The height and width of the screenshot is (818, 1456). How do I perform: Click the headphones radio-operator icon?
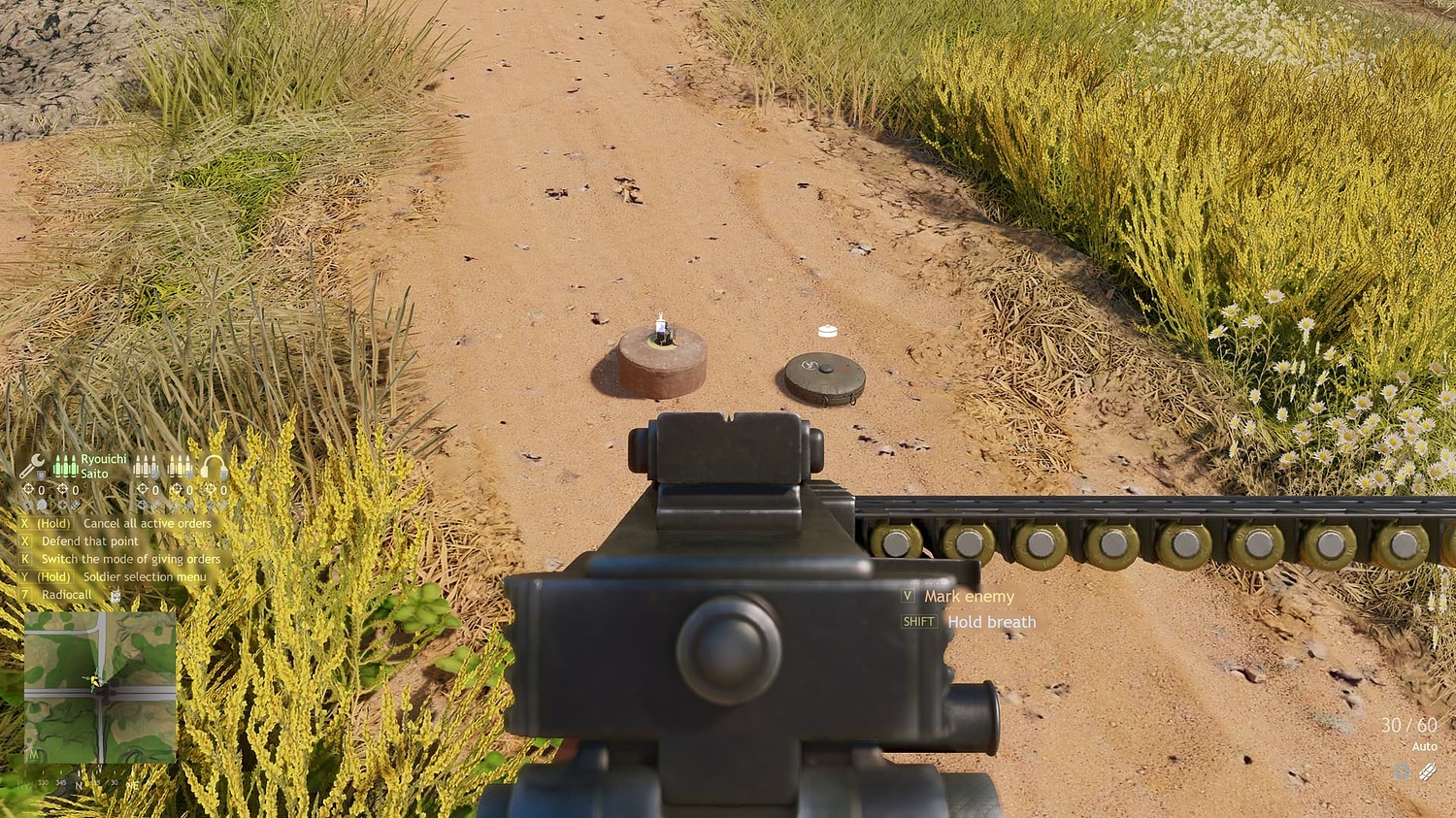pyautogui.click(x=213, y=467)
